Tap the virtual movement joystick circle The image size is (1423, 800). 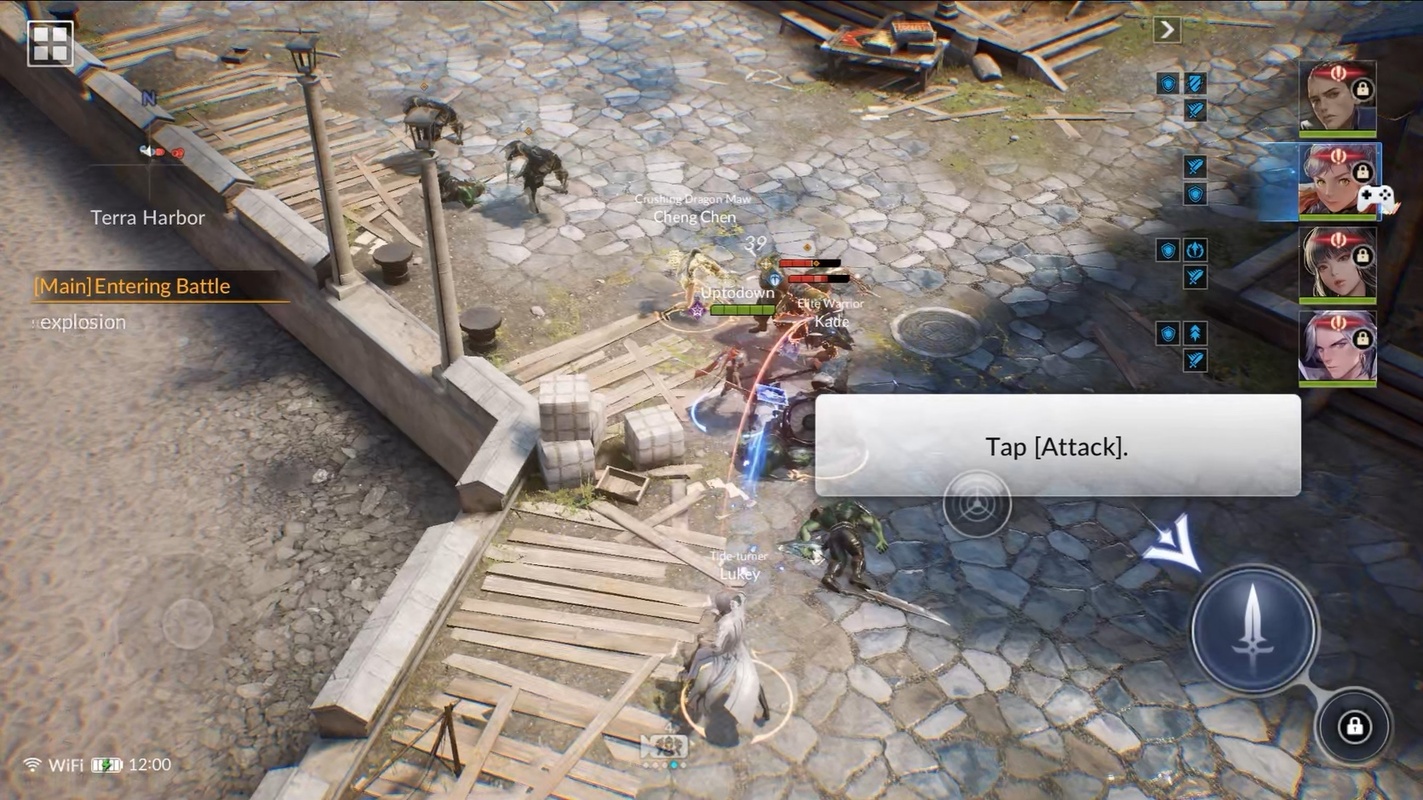187,624
